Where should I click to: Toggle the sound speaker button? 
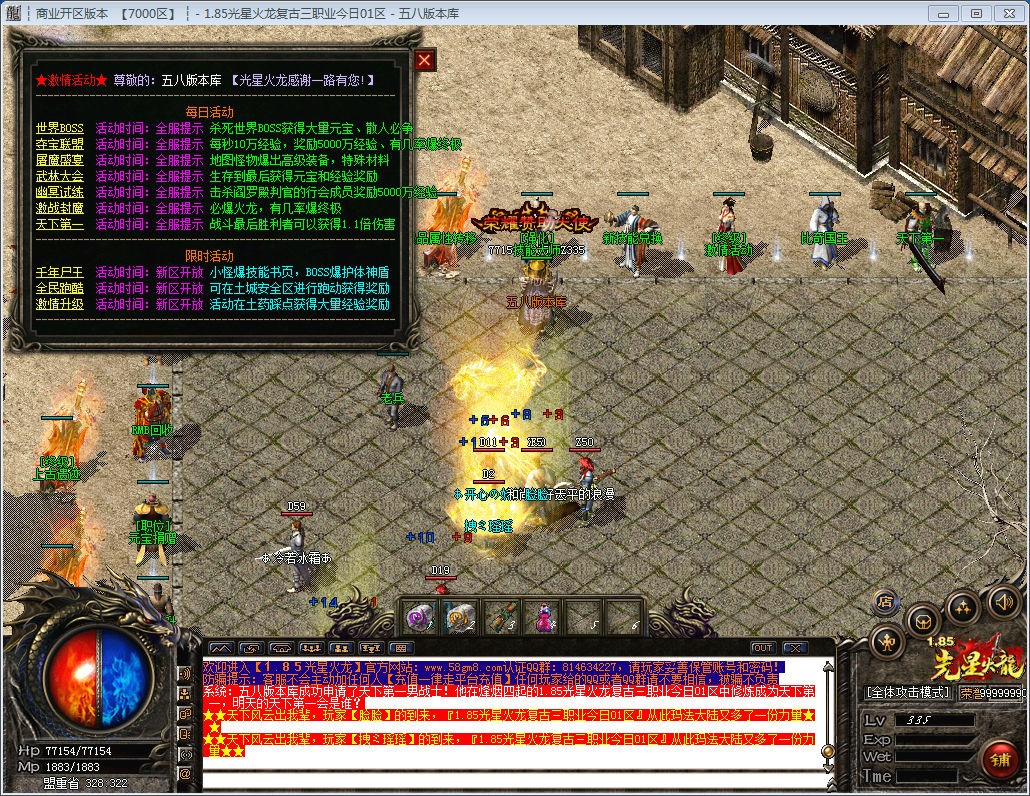point(1003,602)
